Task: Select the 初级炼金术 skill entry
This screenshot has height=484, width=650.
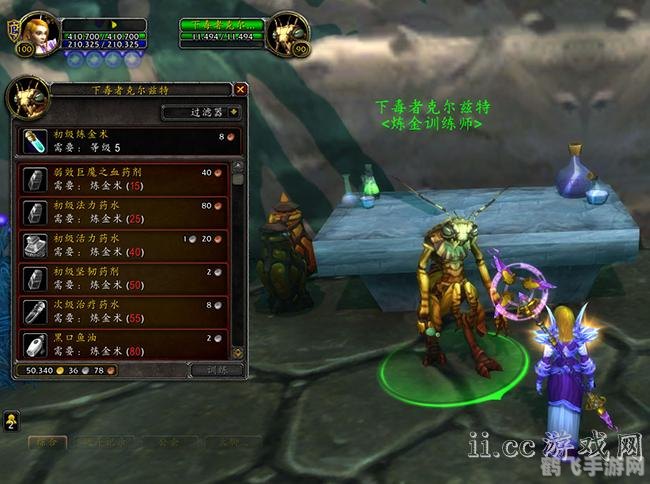Action: (x=130, y=141)
